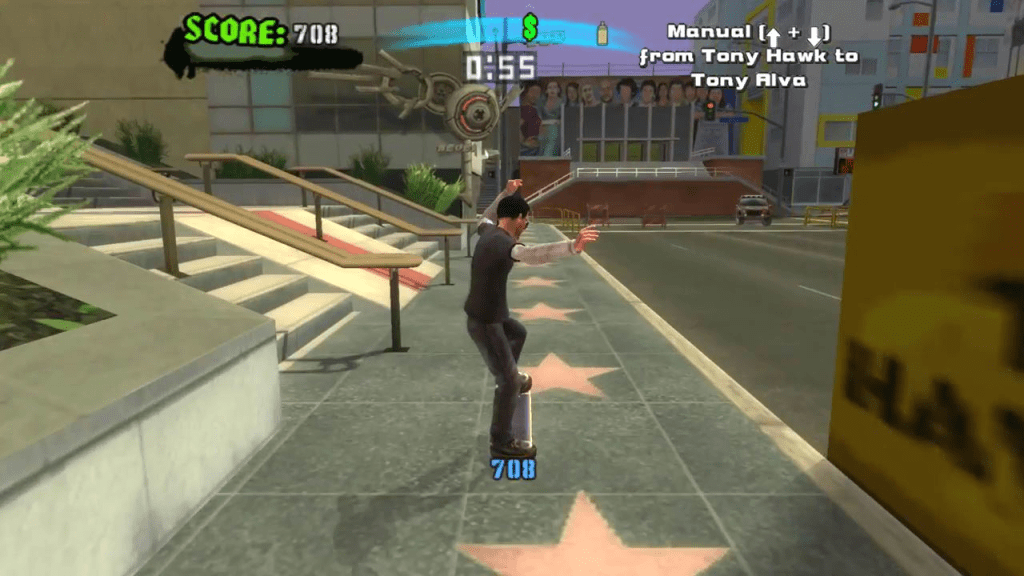Screen dimensions: 1024x576
Task: Click the Manual goal objective text
Action: pyautogui.click(x=749, y=56)
